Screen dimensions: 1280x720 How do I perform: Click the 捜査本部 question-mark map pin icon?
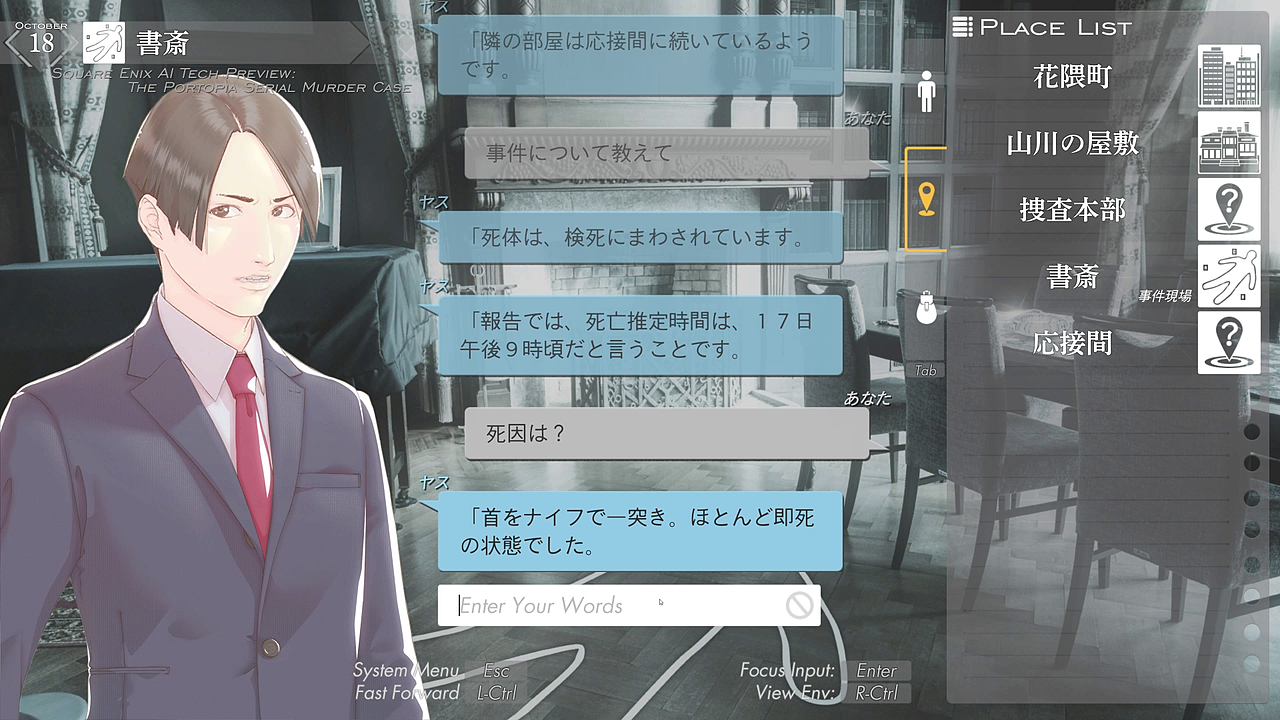coord(1229,210)
